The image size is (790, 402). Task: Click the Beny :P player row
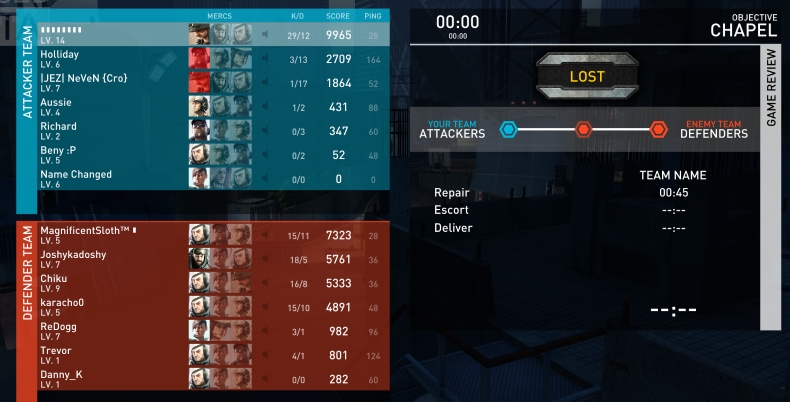click(x=112, y=154)
